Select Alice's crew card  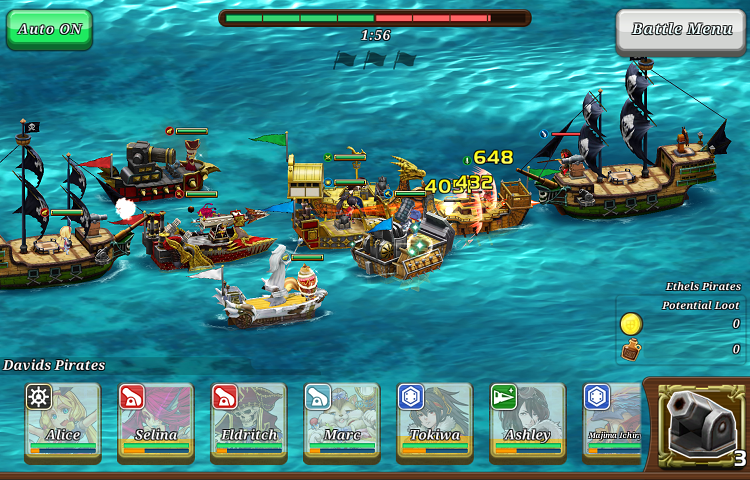pyautogui.click(x=62, y=421)
